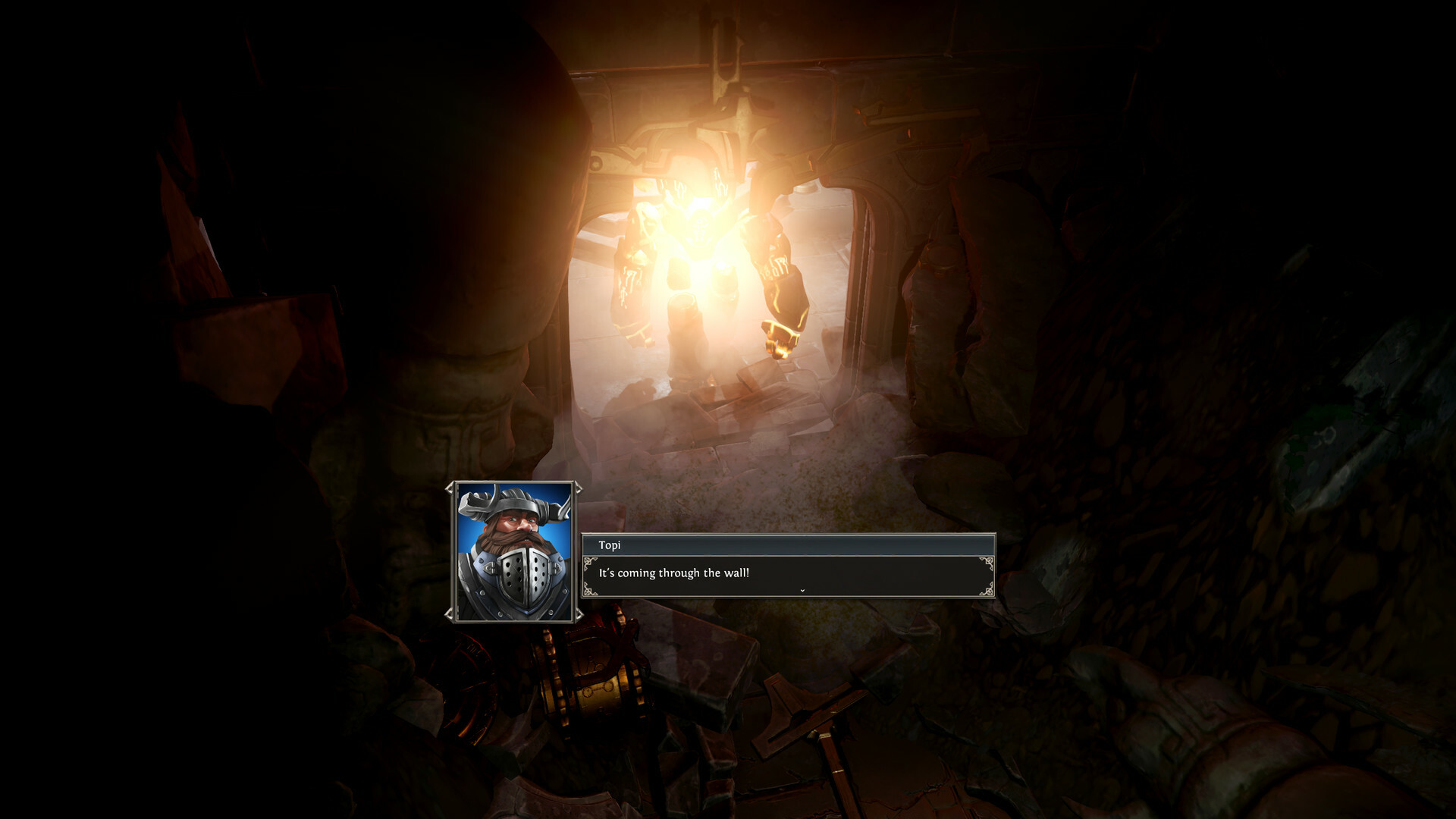Select the Topi name bar
Viewport: 1456px width, 819px height.
[682, 545]
